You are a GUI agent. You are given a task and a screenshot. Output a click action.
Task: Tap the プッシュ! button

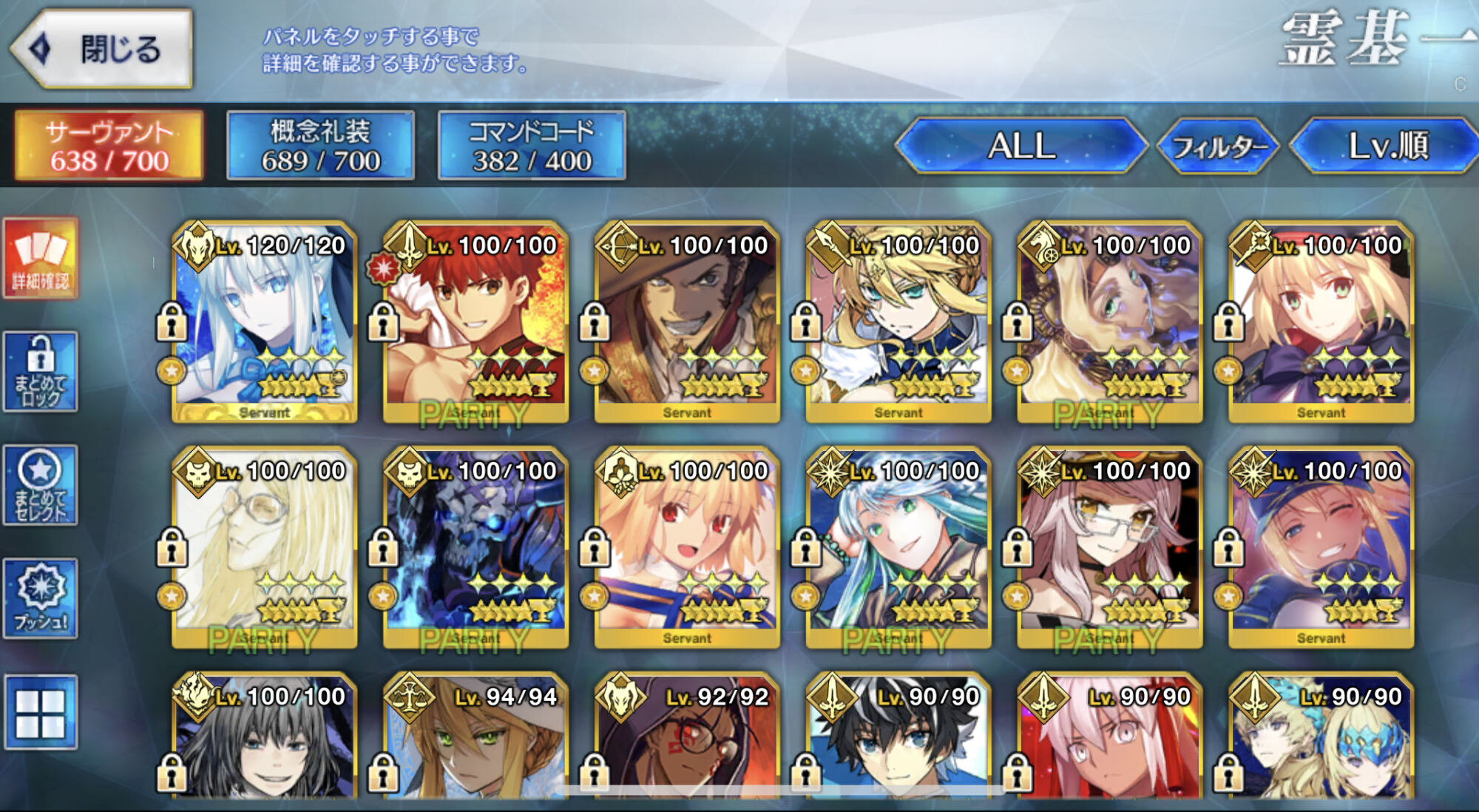(41, 598)
